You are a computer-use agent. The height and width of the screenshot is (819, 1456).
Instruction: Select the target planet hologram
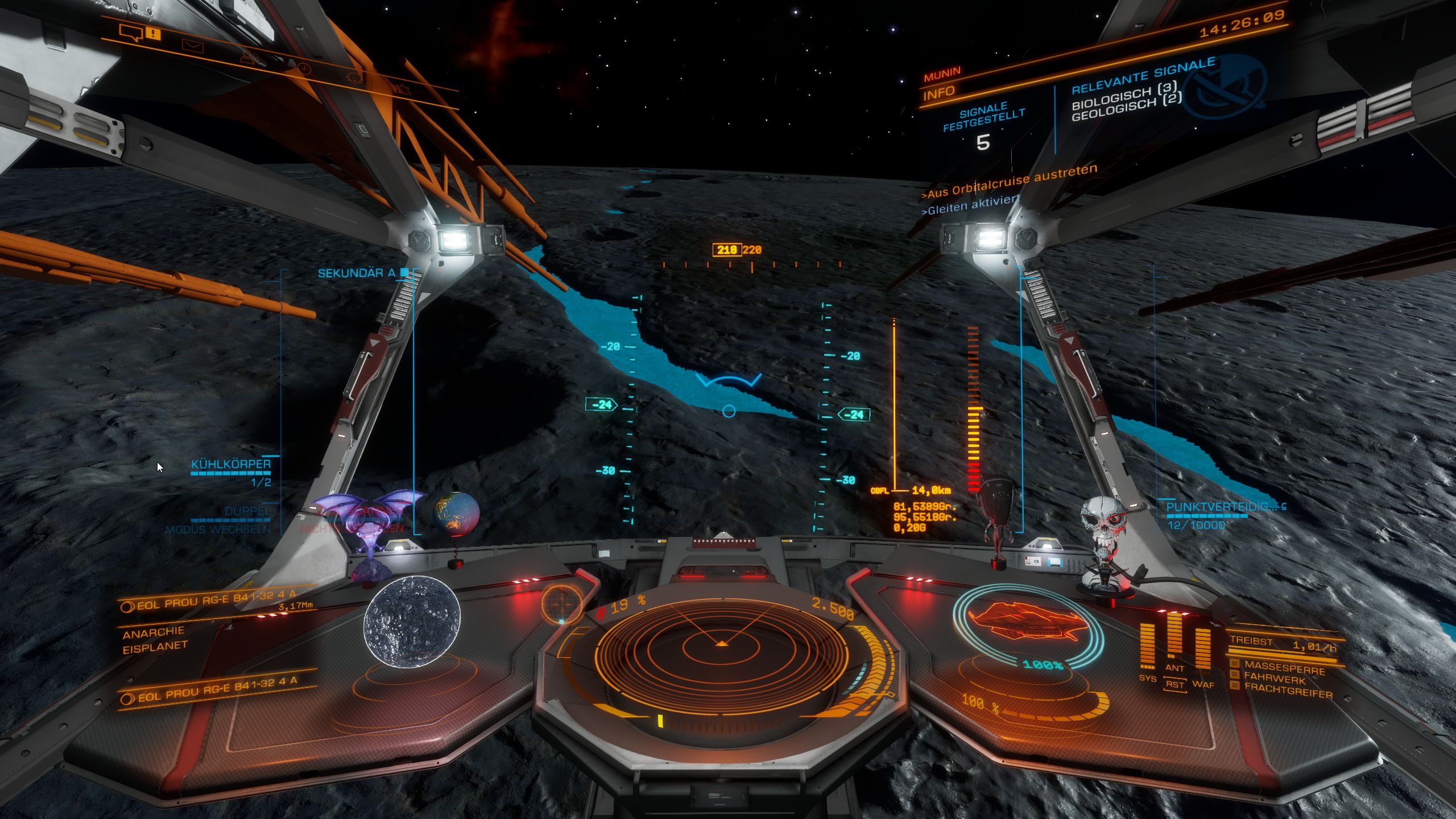pyautogui.click(x=412, y=621)
